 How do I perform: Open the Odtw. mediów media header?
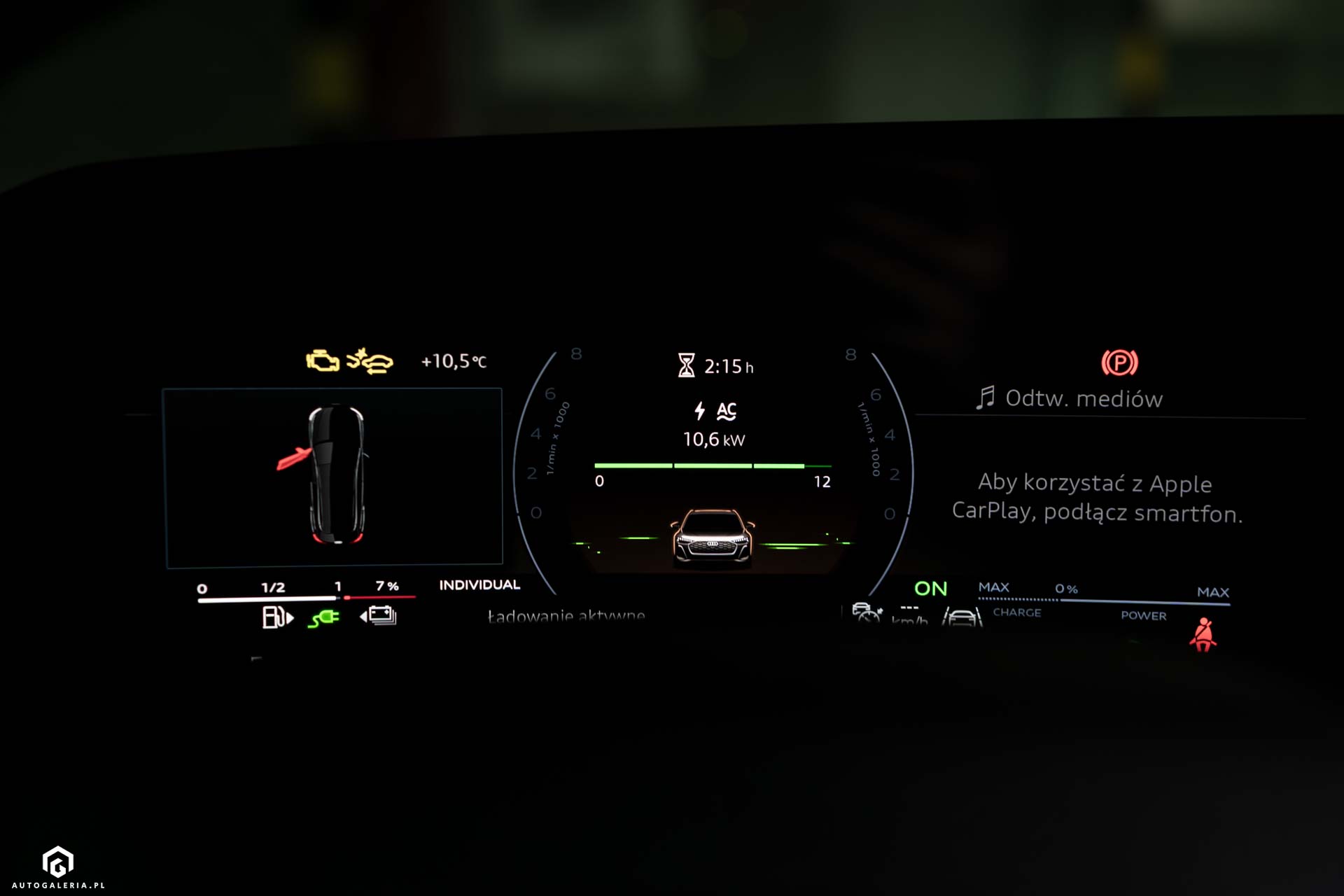click(x=1069, y=398)
